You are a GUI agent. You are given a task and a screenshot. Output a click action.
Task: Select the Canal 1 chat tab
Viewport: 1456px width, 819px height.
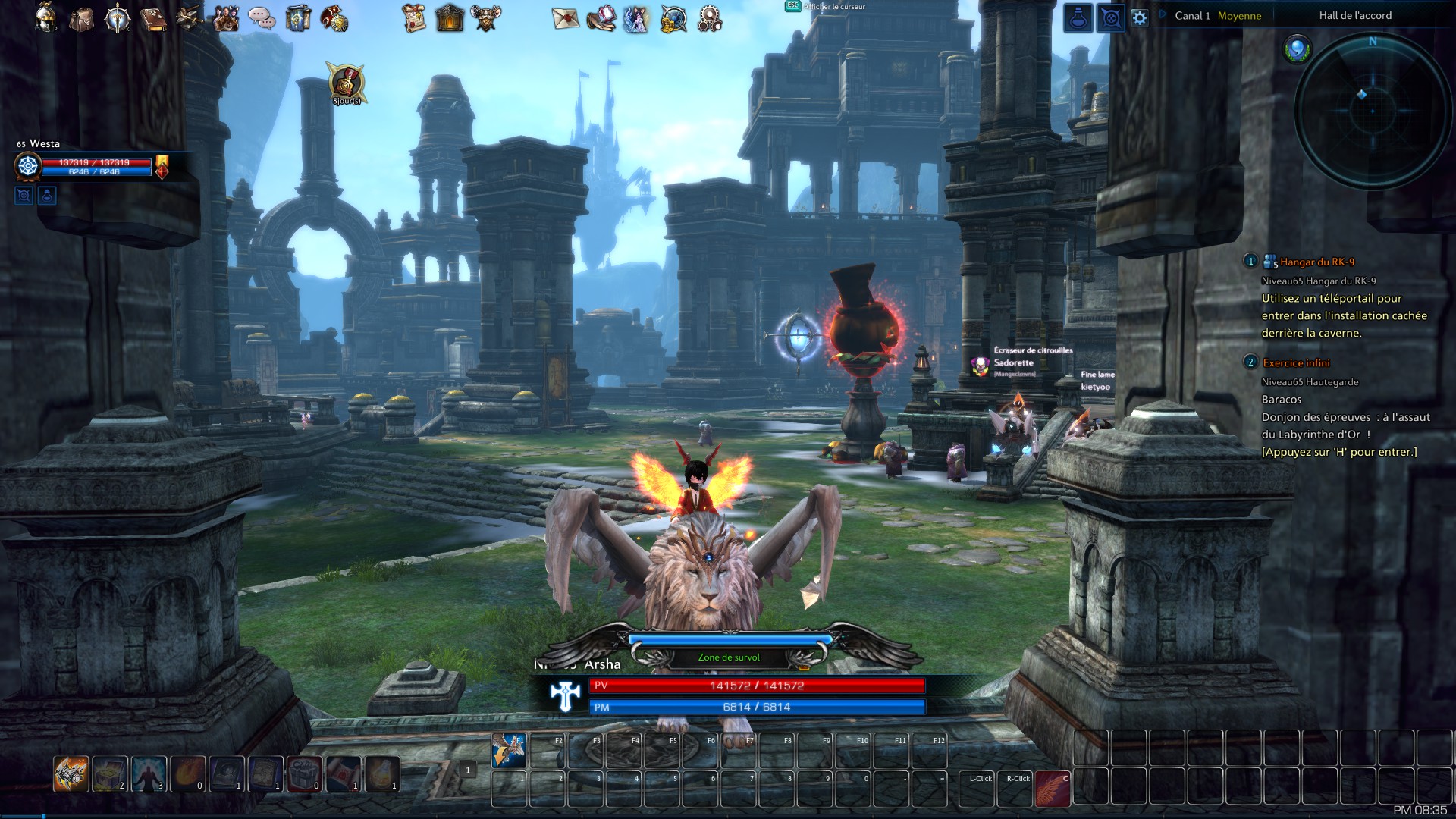coord(1193,14)
